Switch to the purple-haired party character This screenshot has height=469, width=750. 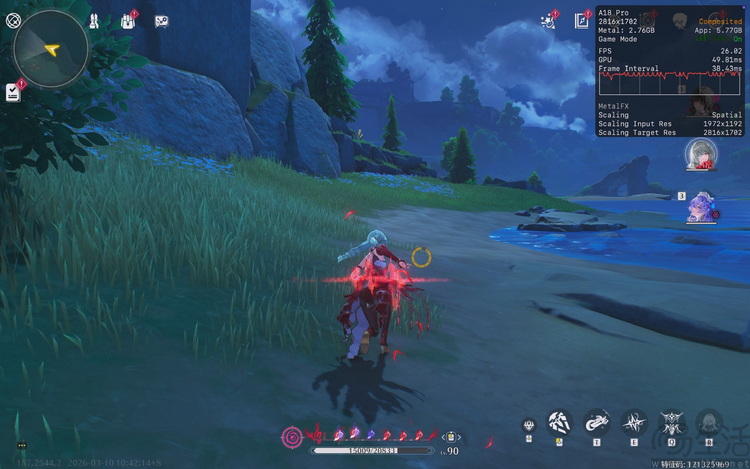pos(699,207)
